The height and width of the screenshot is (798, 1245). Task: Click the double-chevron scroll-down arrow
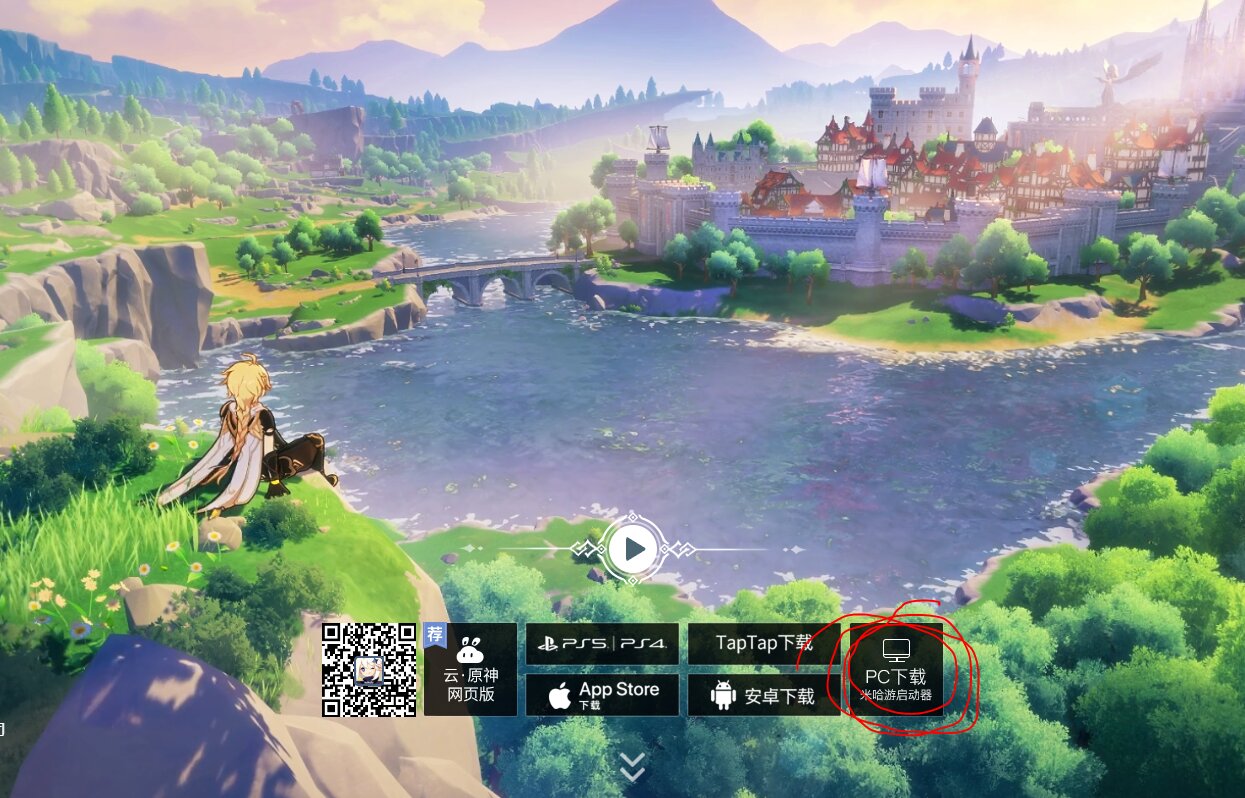tap(632, 767)
